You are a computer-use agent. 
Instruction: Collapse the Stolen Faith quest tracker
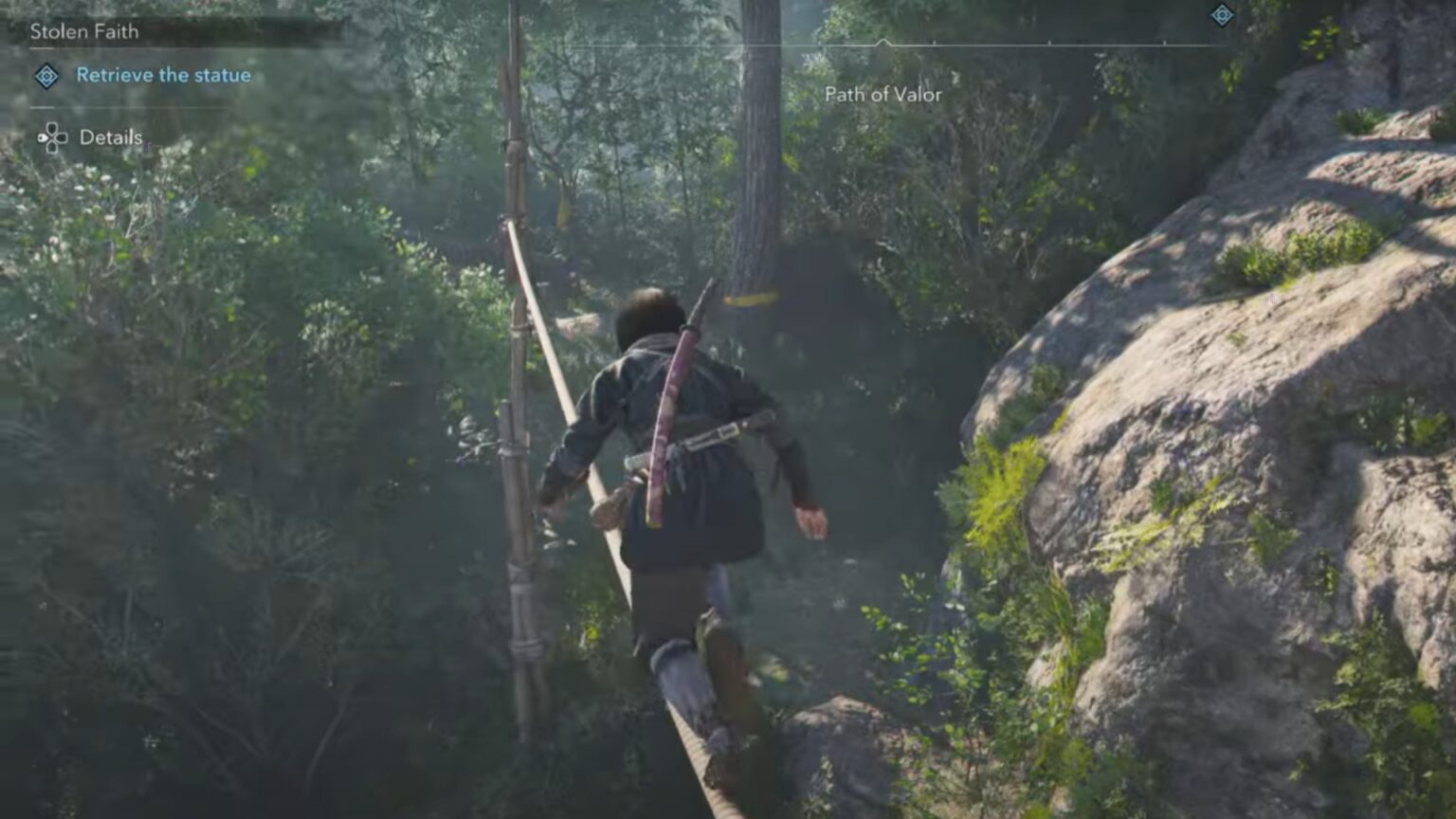[x=83, y=30]
